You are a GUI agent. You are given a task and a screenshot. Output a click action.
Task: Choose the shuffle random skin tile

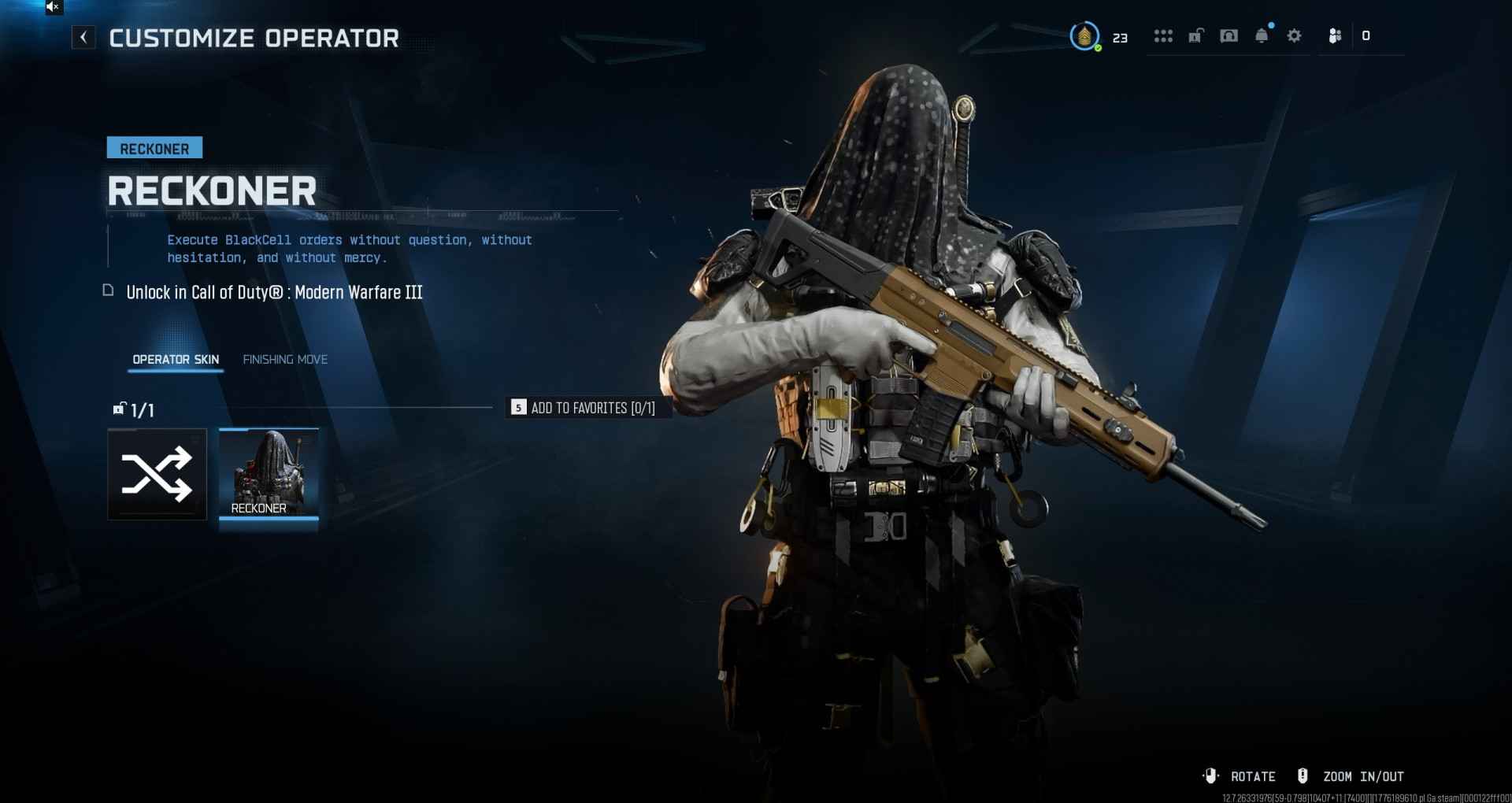(157, 474)
